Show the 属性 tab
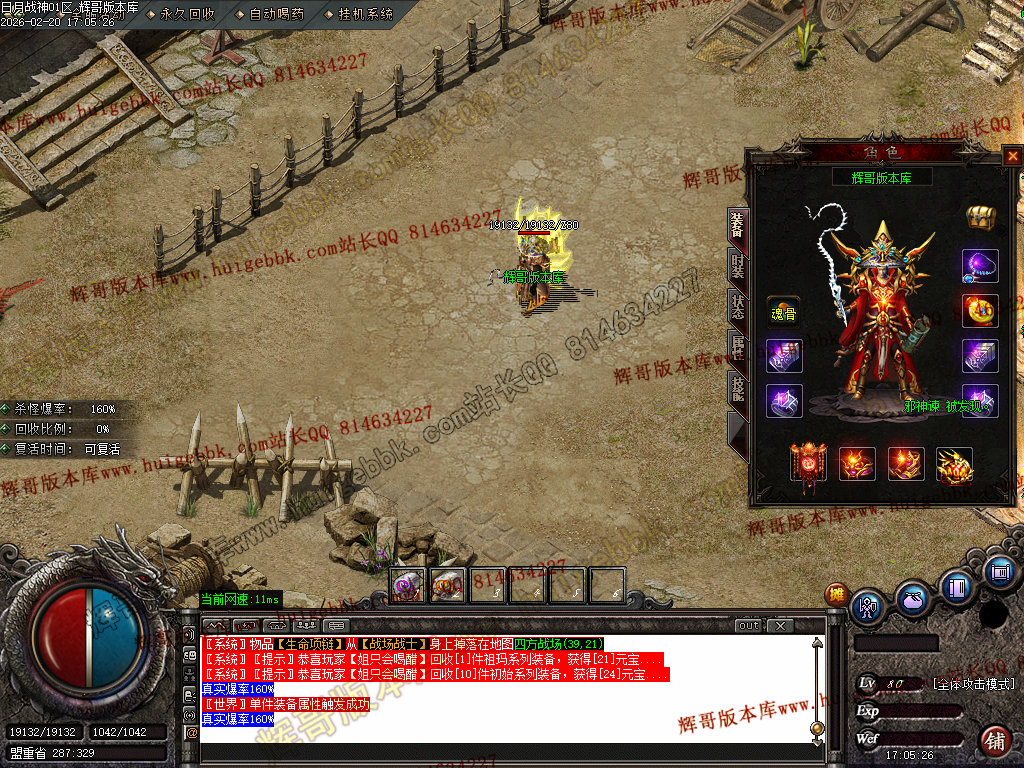Viewport: 1024px width, 768px height. tap(738, 347)
